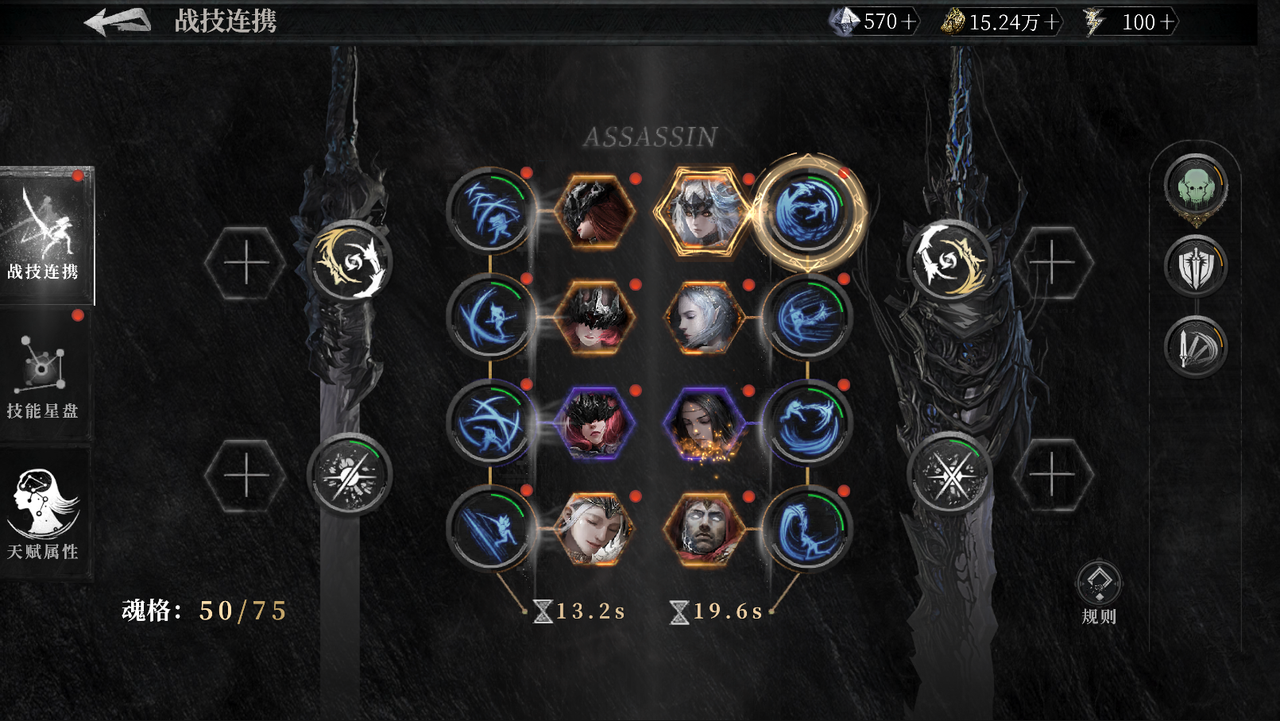Select the crossed-blades skill on right sword
This screenshot has width=1280, height=721.
tap(950, 475)
